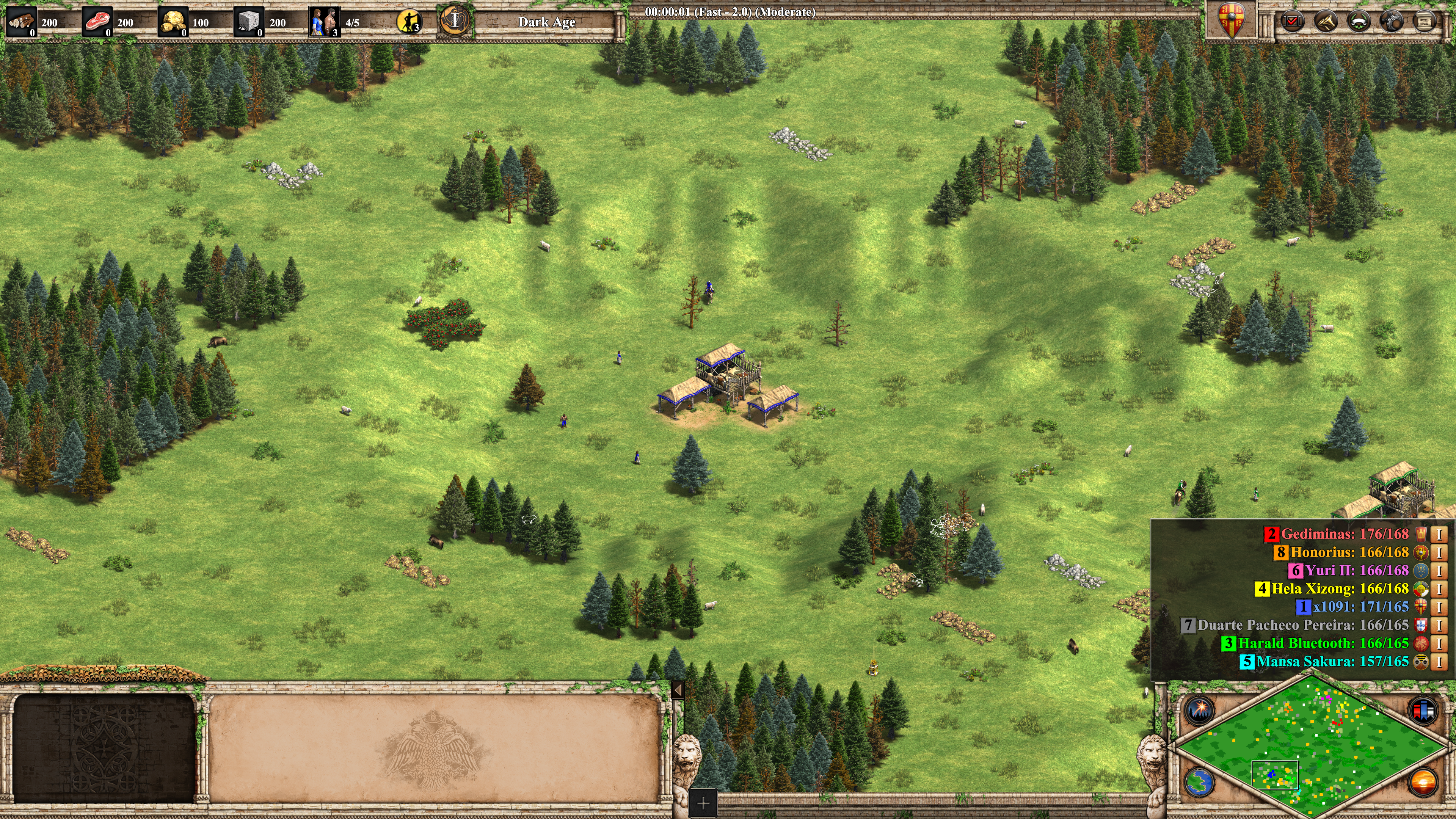Click the gold nugget resource icon
Image resolution: width=1456 pixels, height=819 pixels.
pyautogui.click(x=173, y=22)
